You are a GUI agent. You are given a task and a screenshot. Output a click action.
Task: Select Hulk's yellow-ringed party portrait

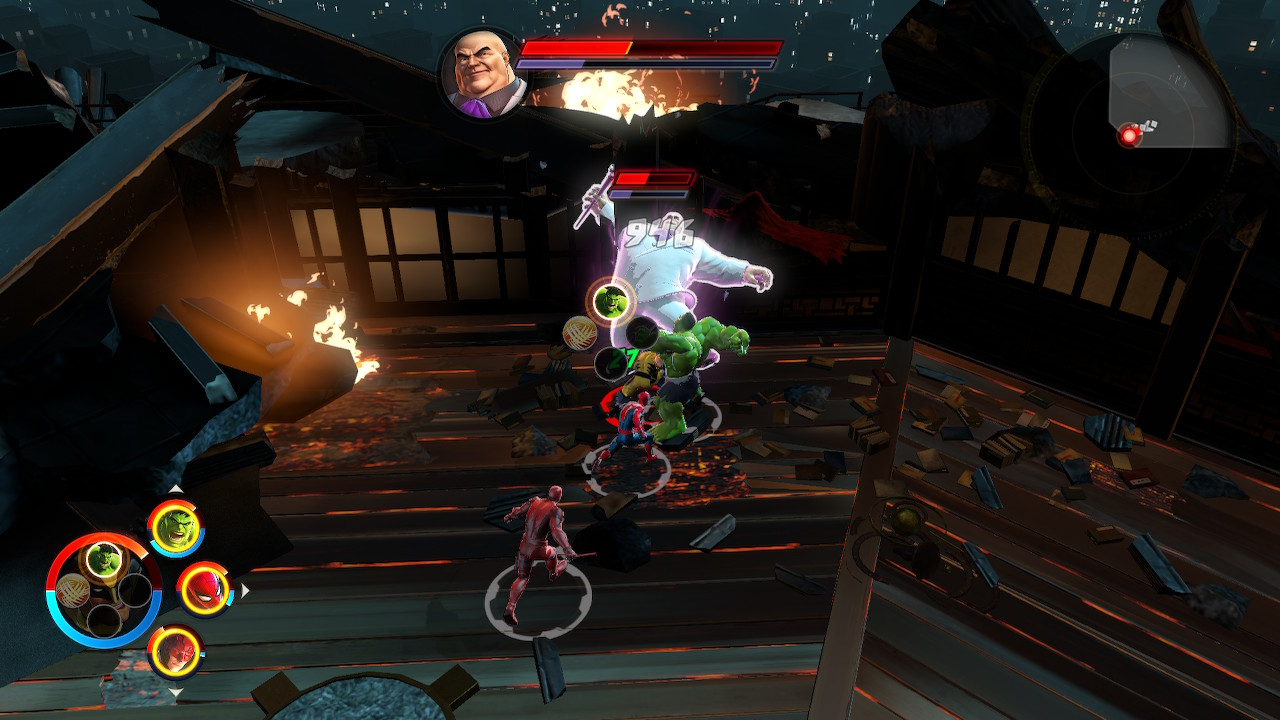point(176,529)
